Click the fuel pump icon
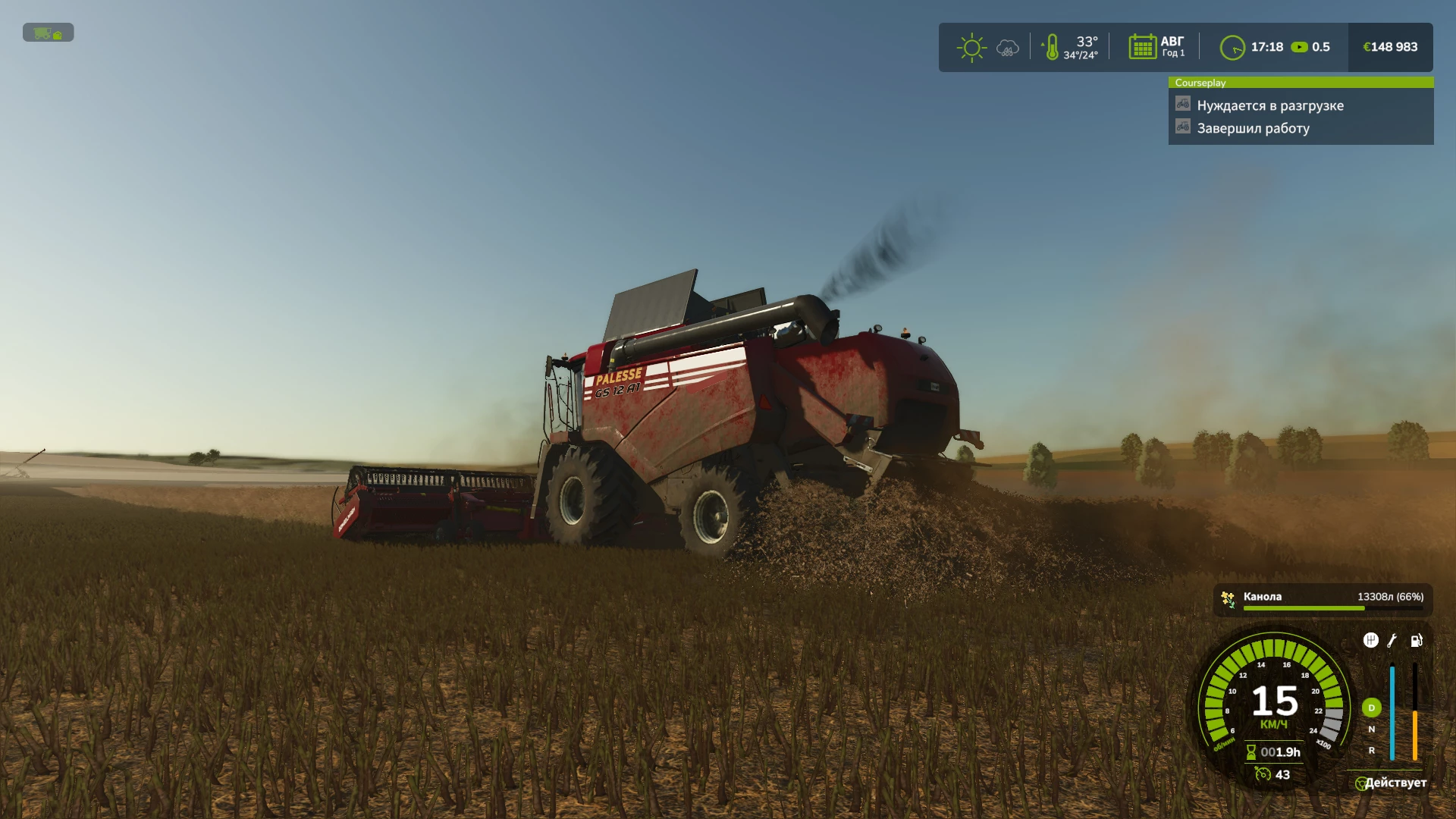This screenshot has height=819, width=1456. [x=1416, y=641]
